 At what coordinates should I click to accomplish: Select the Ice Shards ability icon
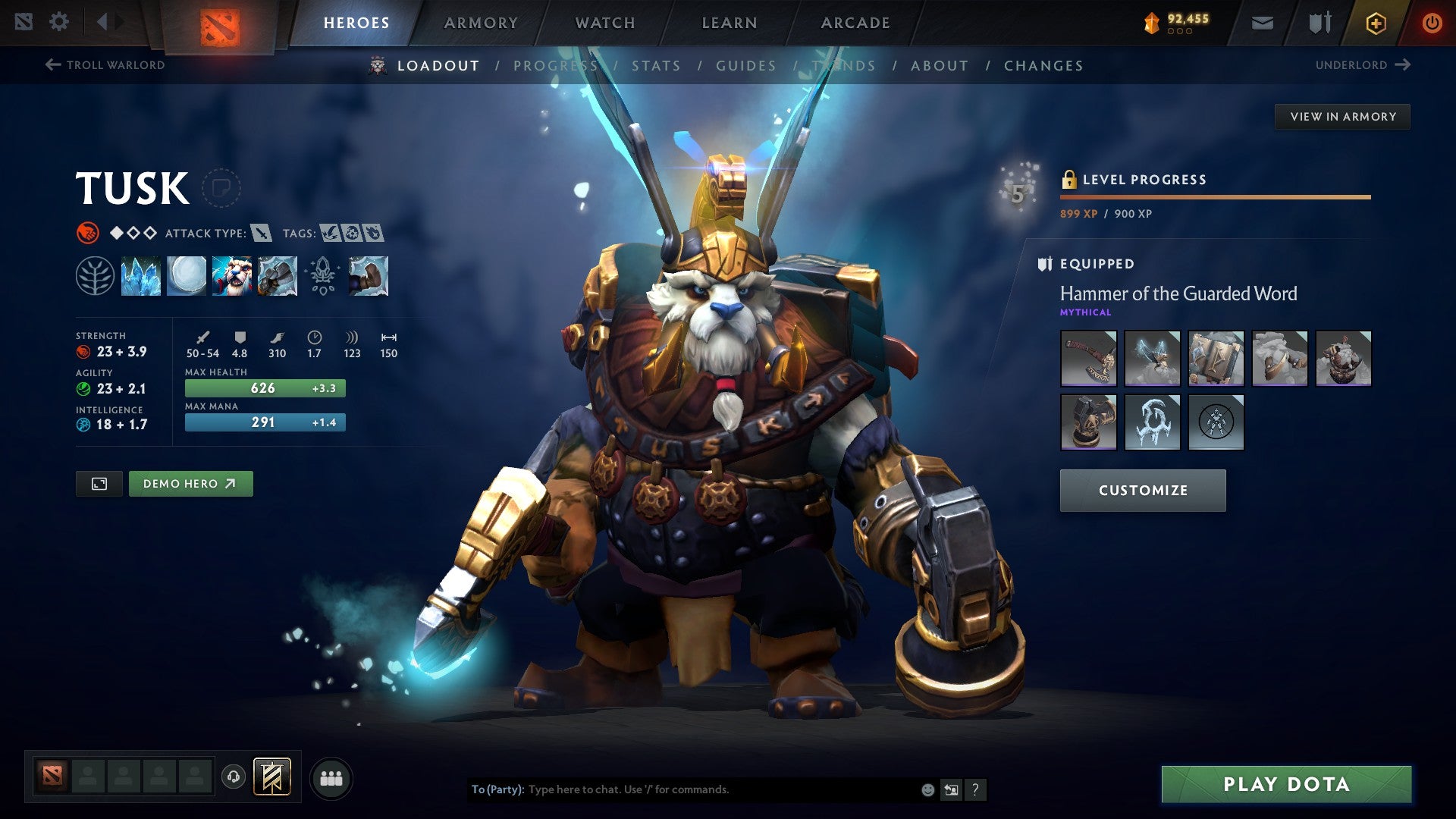(x=141, y=275)
